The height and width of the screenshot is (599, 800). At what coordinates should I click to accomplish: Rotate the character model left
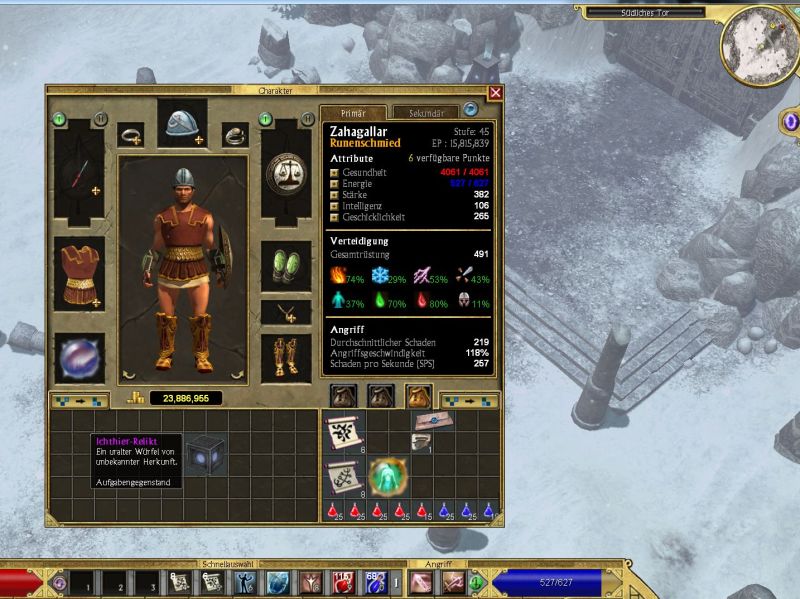pos(129,375)
